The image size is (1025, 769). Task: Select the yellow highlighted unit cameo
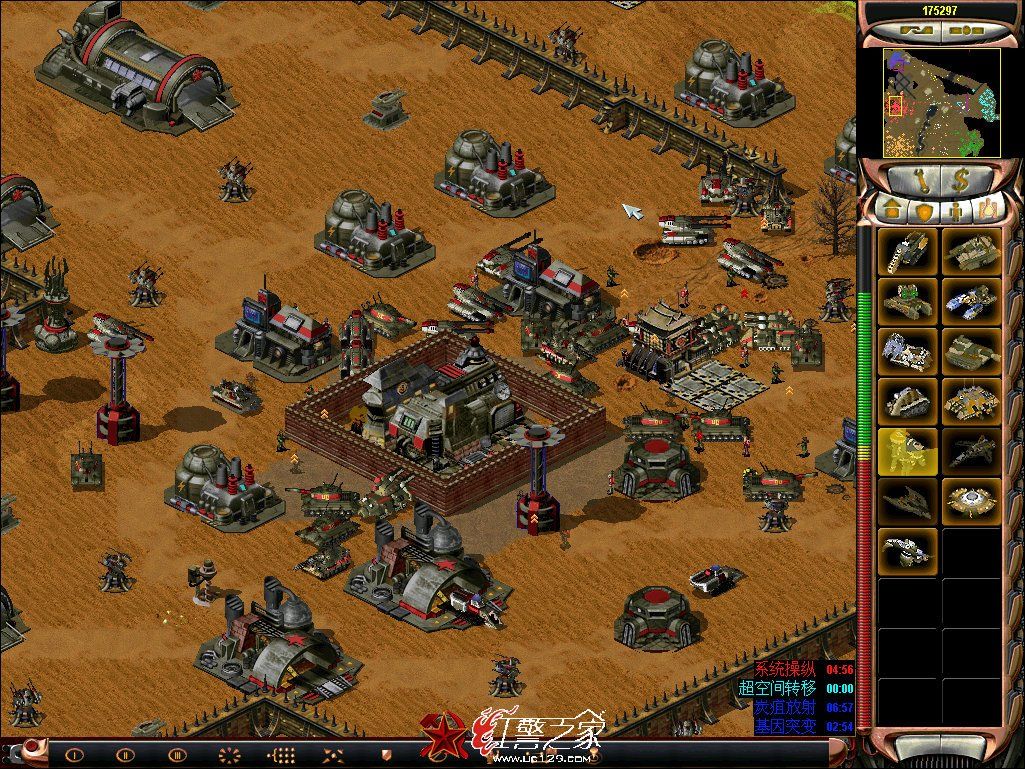pos(908,451)
